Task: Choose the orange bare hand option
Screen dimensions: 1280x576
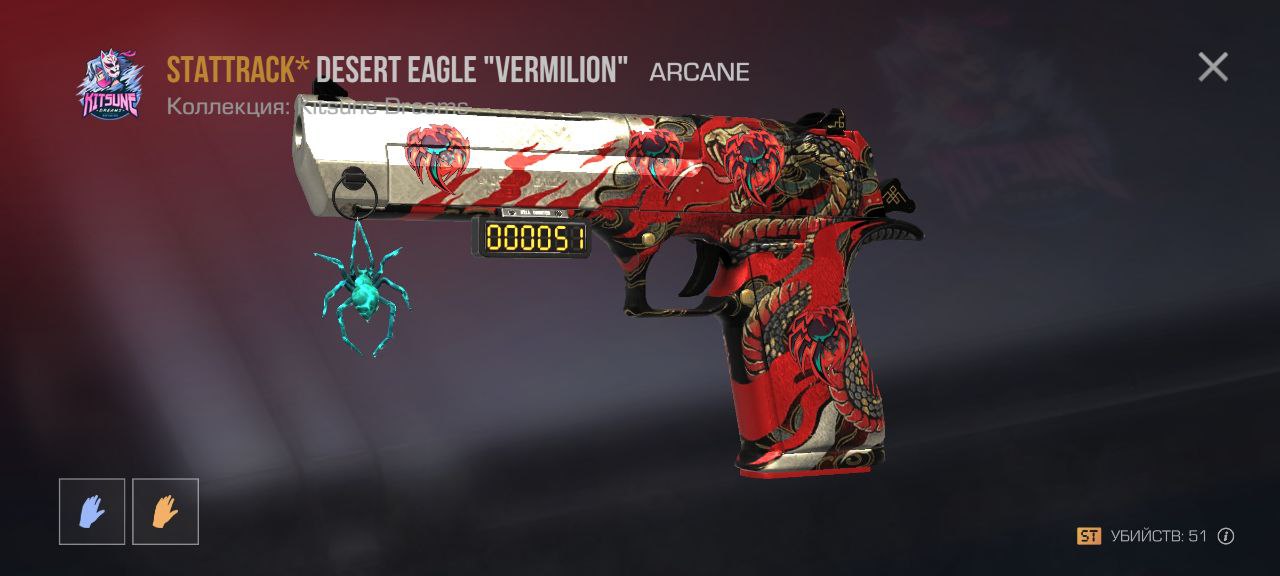Action: [x=165, y=511]
